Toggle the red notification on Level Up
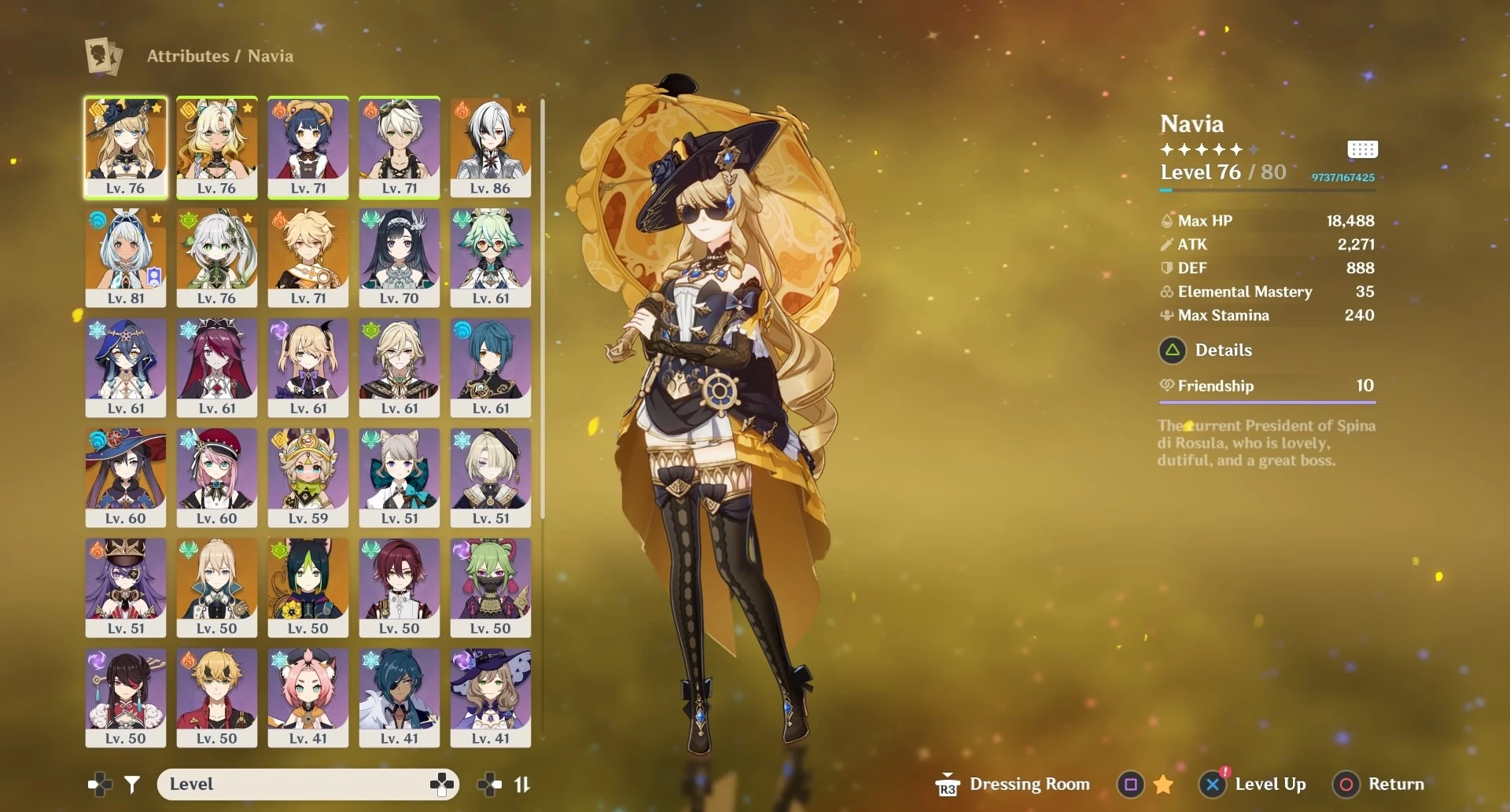The image size is (1510, 812). [1225, 773]
